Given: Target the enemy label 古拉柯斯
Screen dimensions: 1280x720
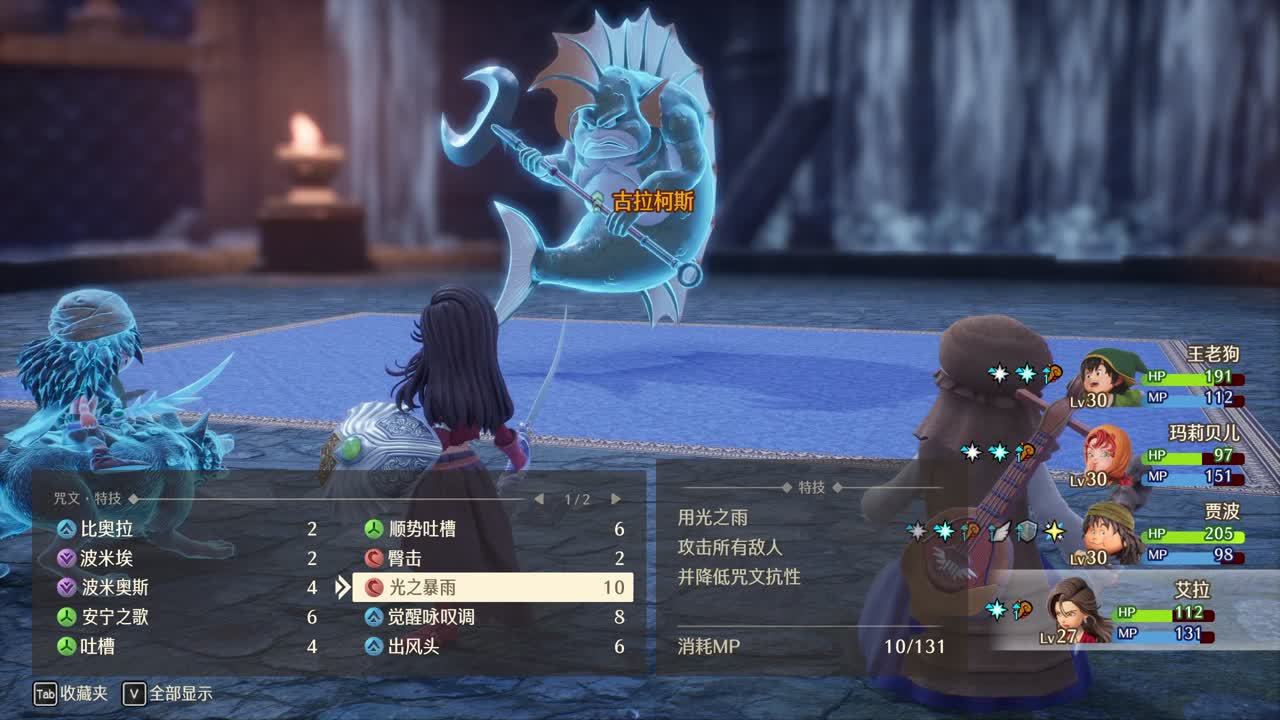Looking at the screenshot, I should click(x=652, y=201).
